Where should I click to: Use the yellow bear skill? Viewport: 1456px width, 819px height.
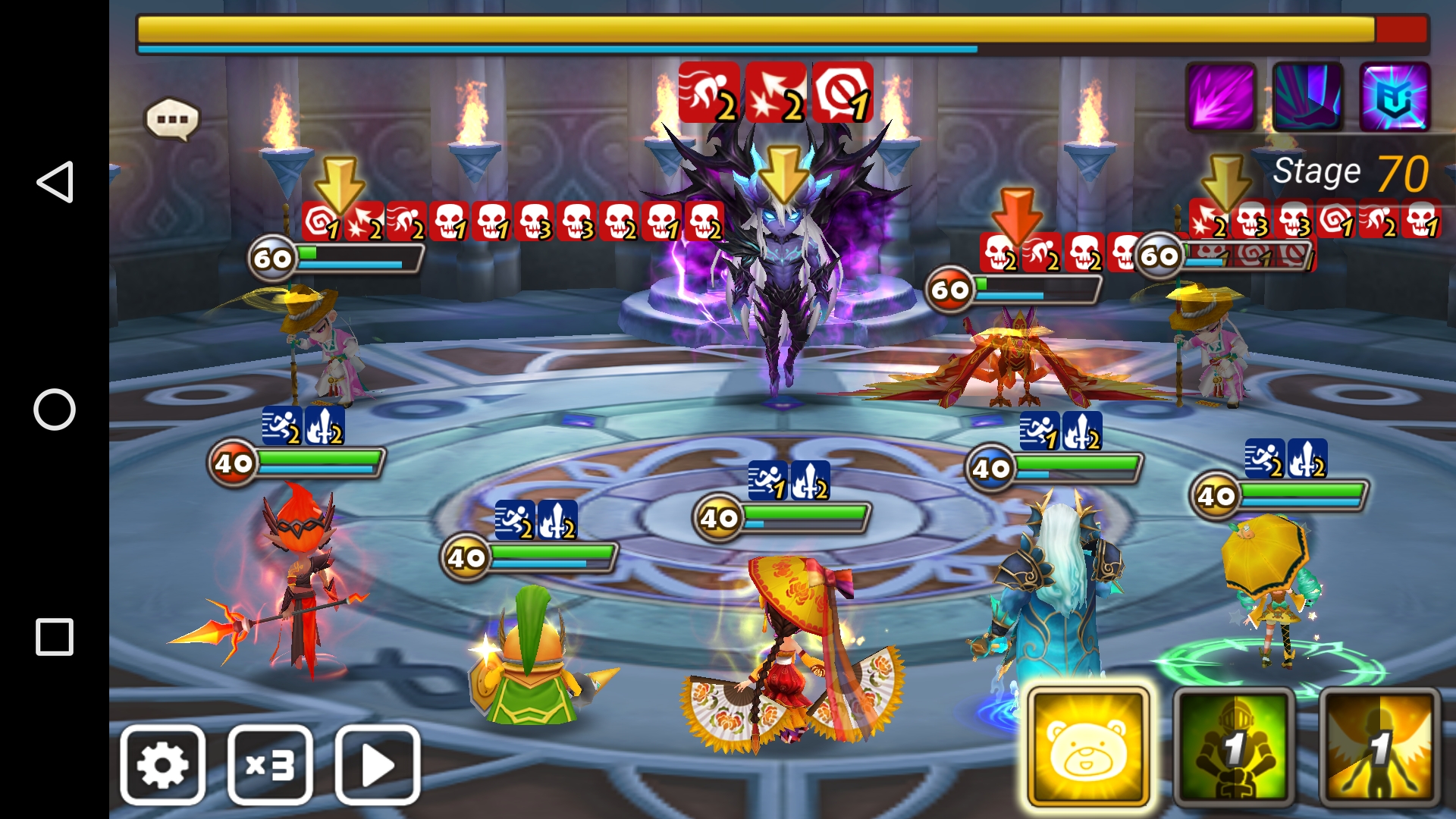coord(1087,746)
